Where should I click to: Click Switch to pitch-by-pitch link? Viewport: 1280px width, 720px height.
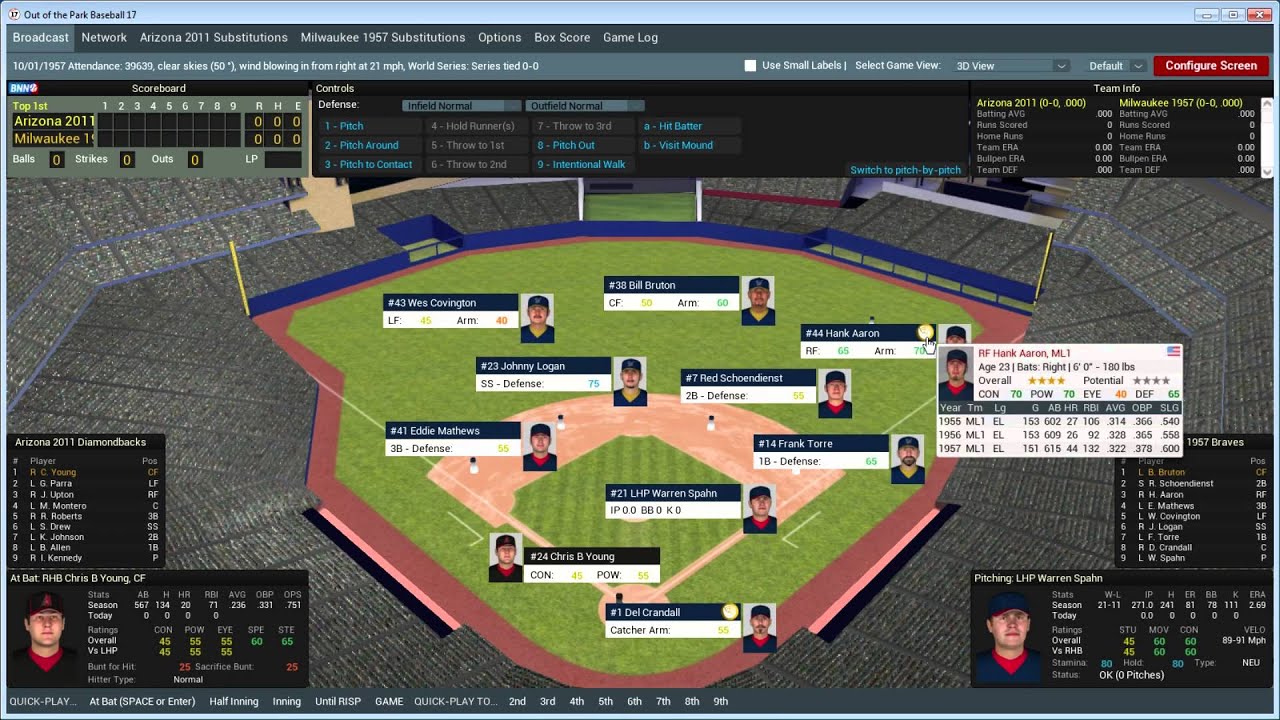click(x=905, y=170)
